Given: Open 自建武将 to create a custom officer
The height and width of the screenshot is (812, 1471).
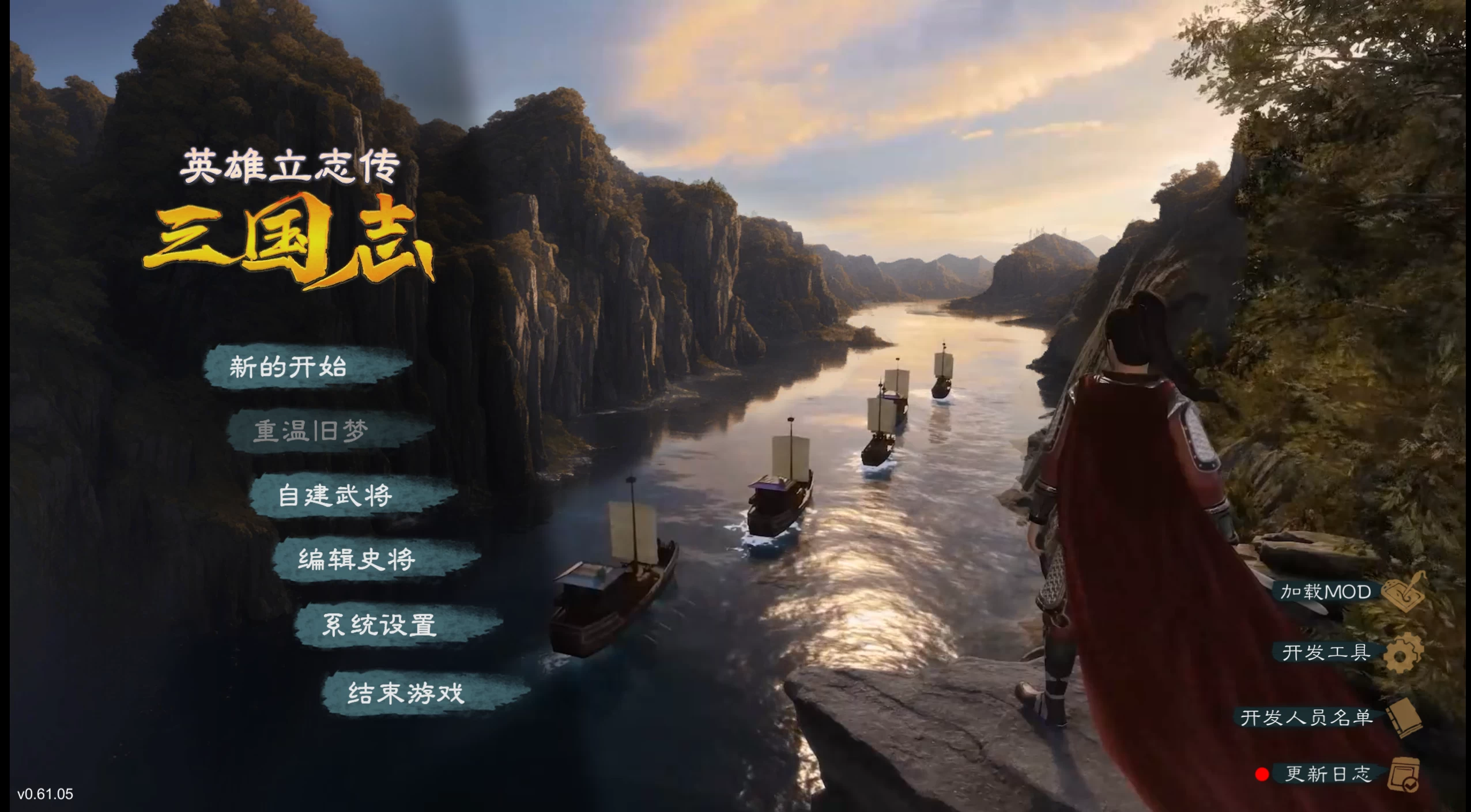Looking at the screenshot, I should 336,497.
